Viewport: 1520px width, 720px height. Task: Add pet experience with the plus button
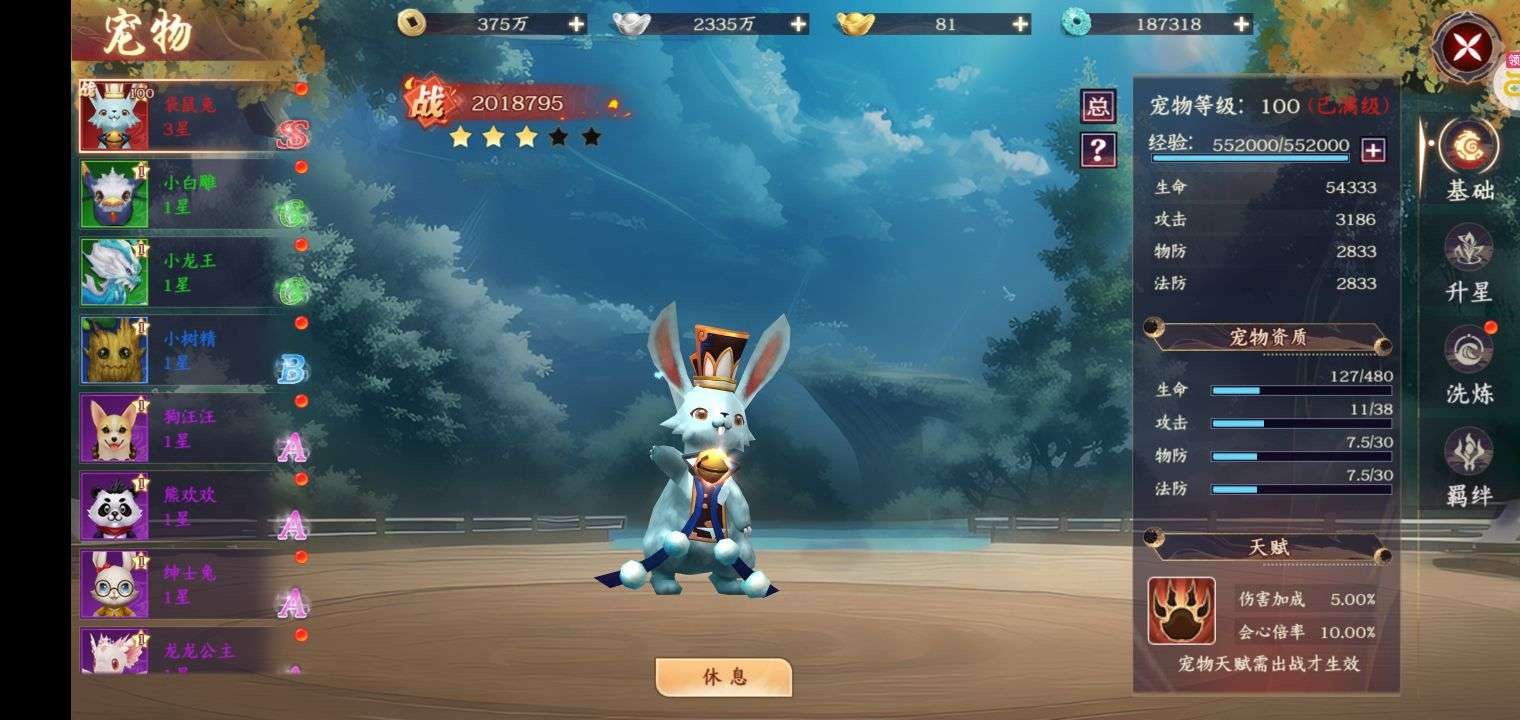coord(1374,150)
